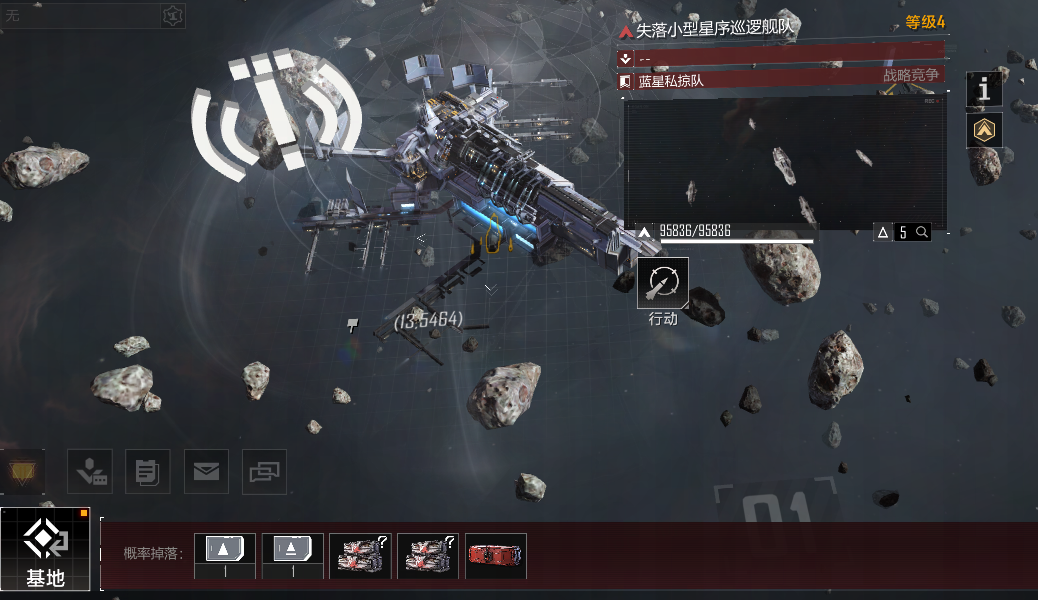The image size is (1038, 600).
Task: Open the map marker bookmarks icon
Action: 90,471
